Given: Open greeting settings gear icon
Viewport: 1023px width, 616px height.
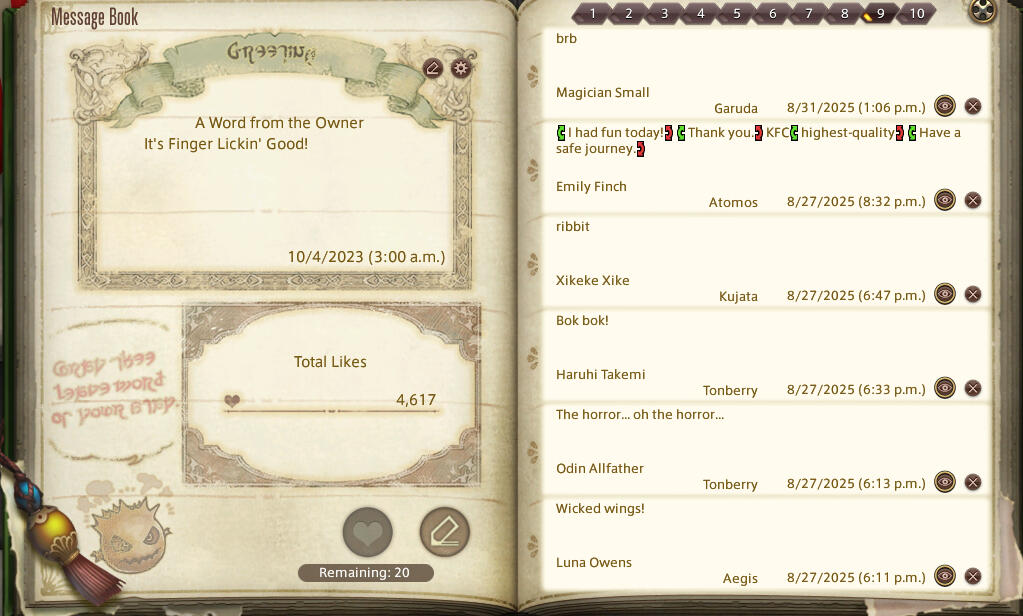Looking at the screenshot, I should tap(460, 68).
